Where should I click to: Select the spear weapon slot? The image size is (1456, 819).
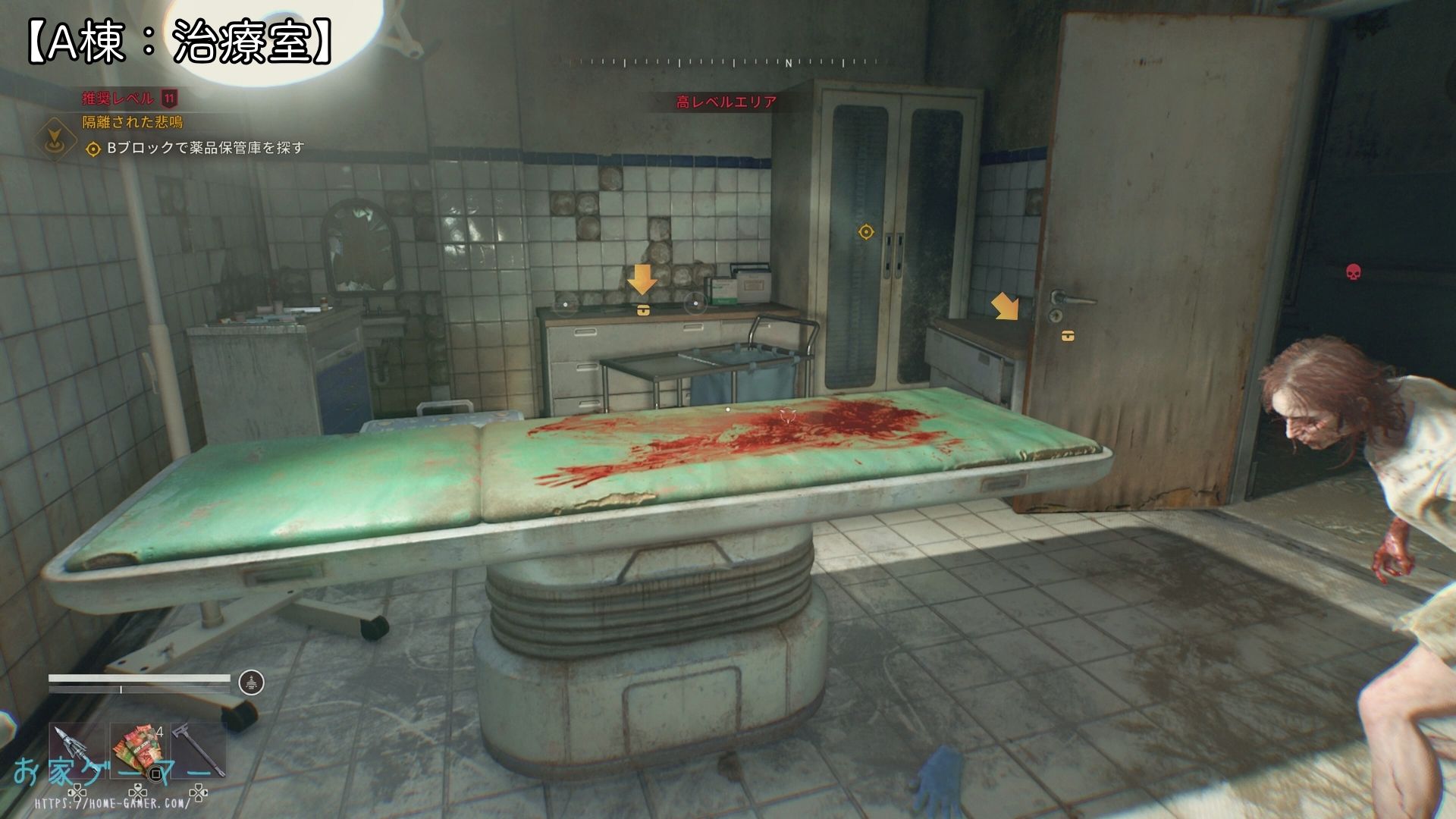[x=77, y=749]
